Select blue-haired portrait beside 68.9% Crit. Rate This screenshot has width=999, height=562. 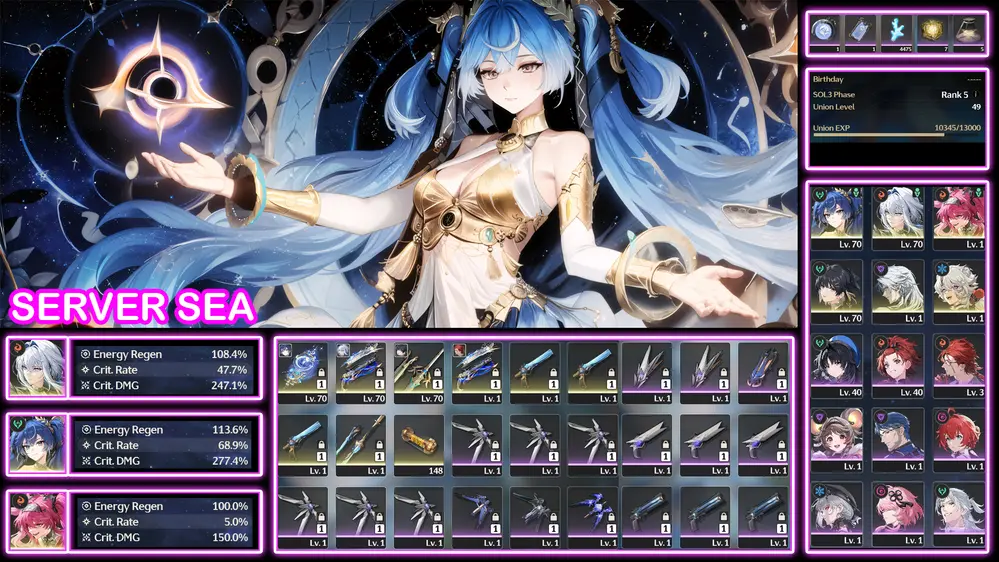(37, 444)
